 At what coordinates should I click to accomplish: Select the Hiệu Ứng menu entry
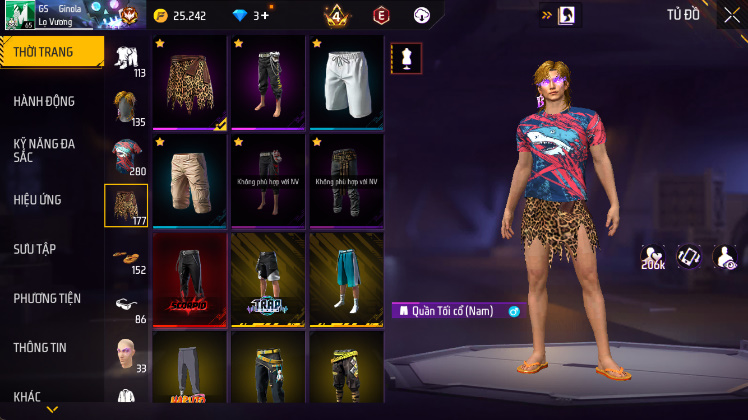click(x=38, y=199)
